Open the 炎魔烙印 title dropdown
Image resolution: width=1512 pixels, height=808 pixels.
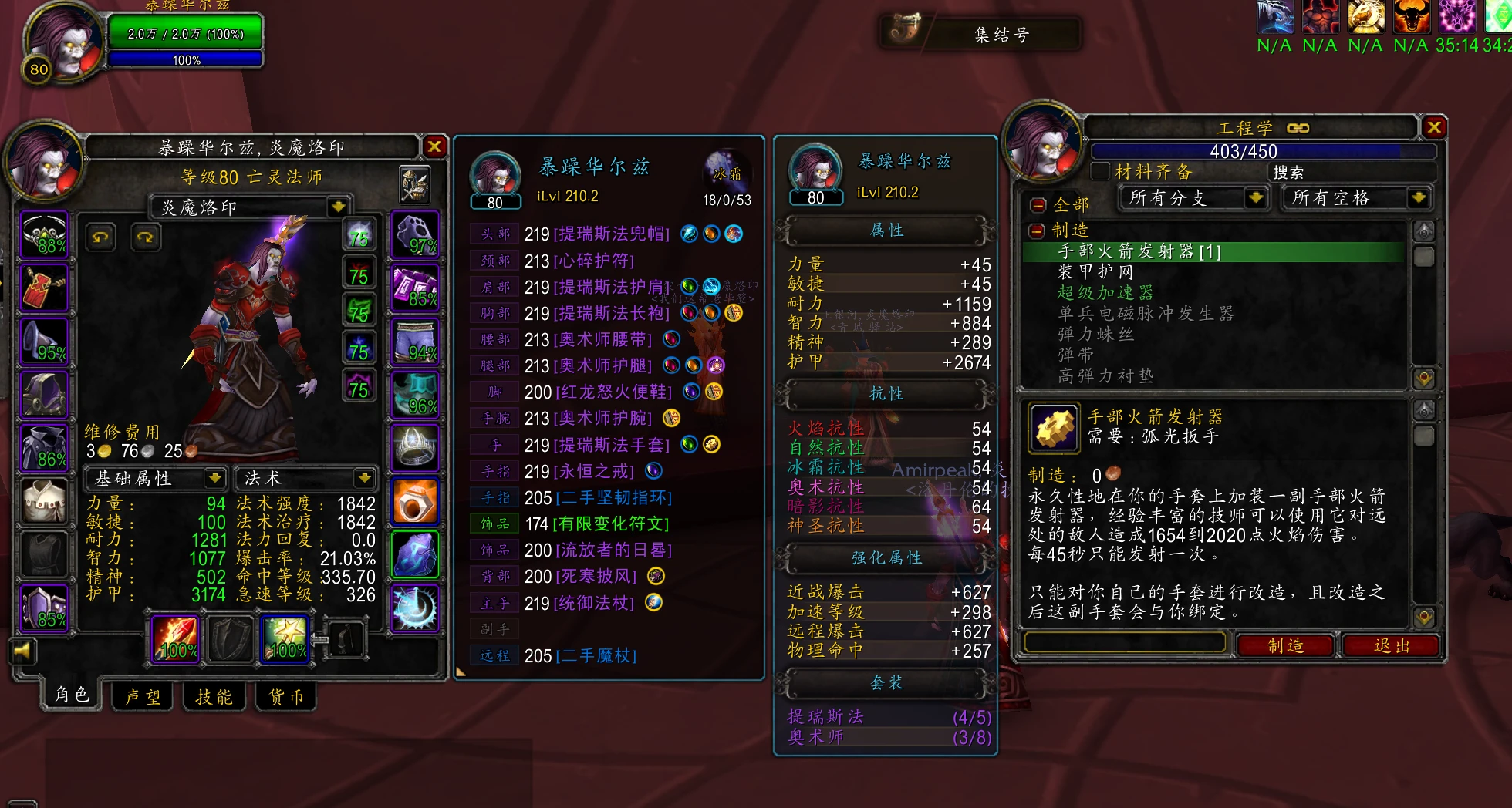pyautogui.click(x=337, y=207)
